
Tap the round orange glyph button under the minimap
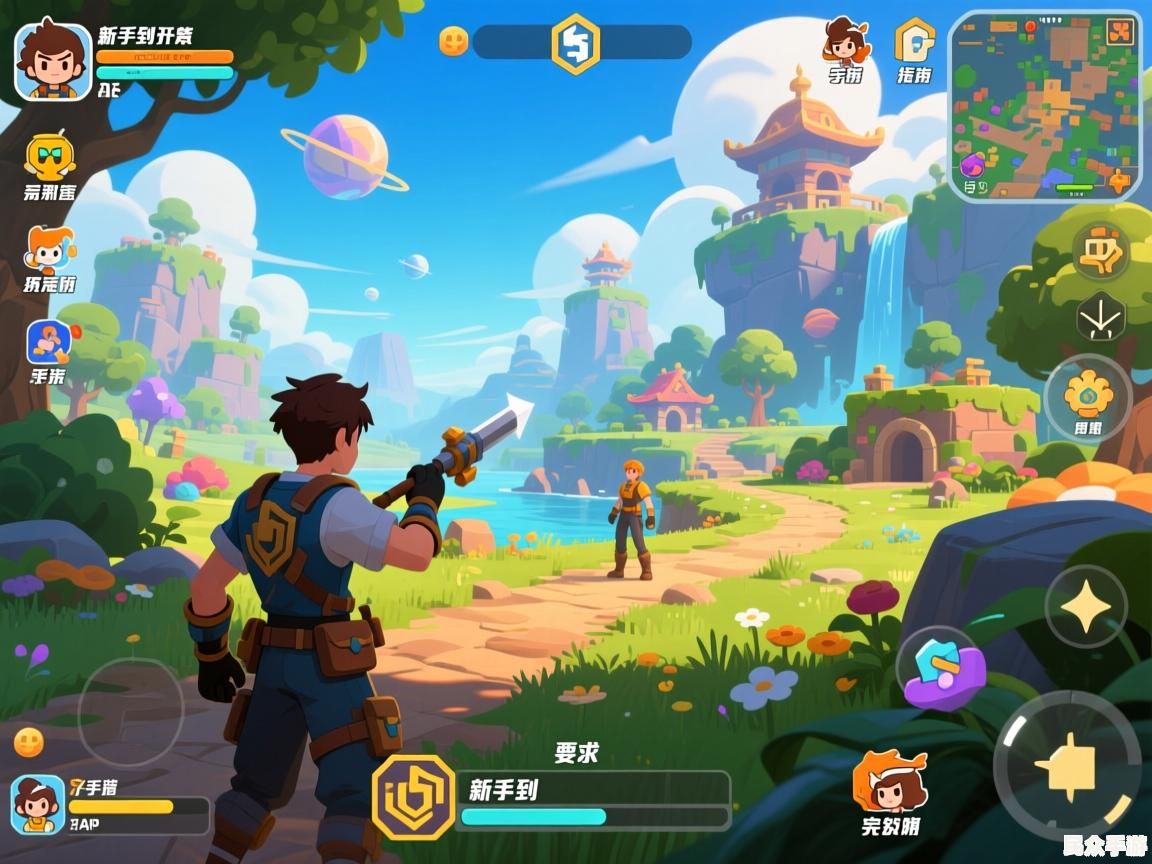(x=1101, y=251)
